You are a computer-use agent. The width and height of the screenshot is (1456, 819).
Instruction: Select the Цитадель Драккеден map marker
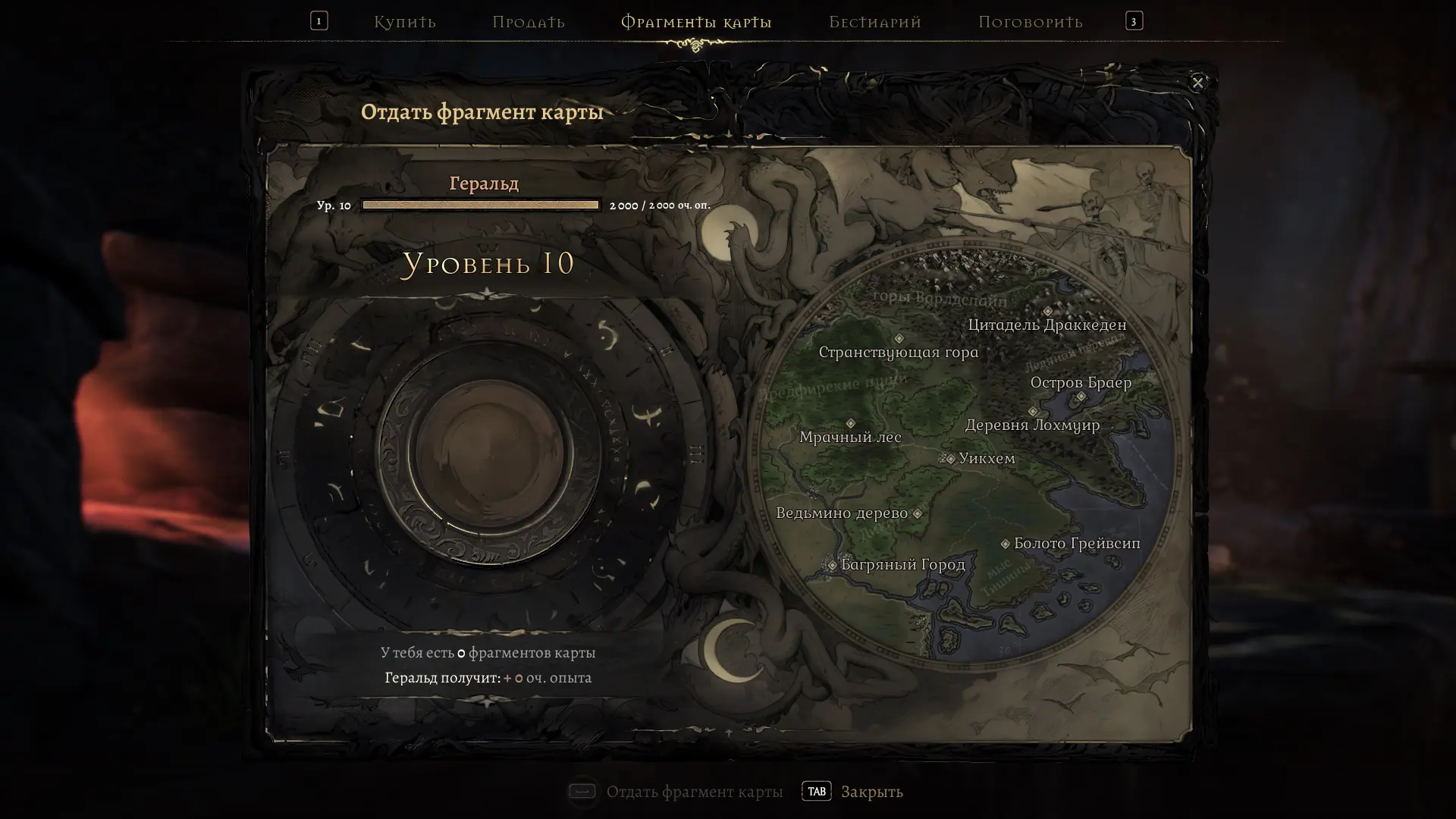(x=1048, y=312)
